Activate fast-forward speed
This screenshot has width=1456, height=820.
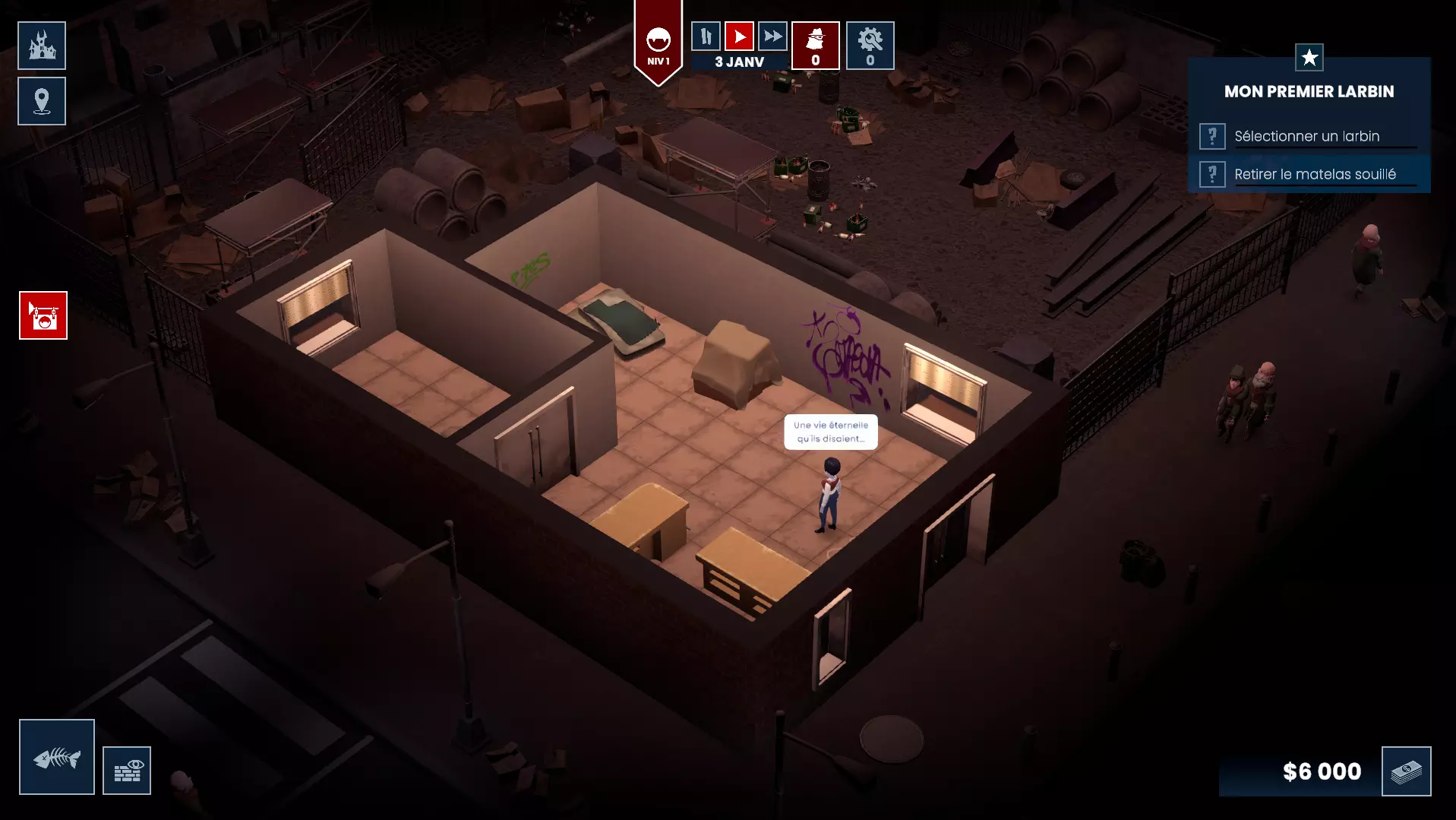772,36
